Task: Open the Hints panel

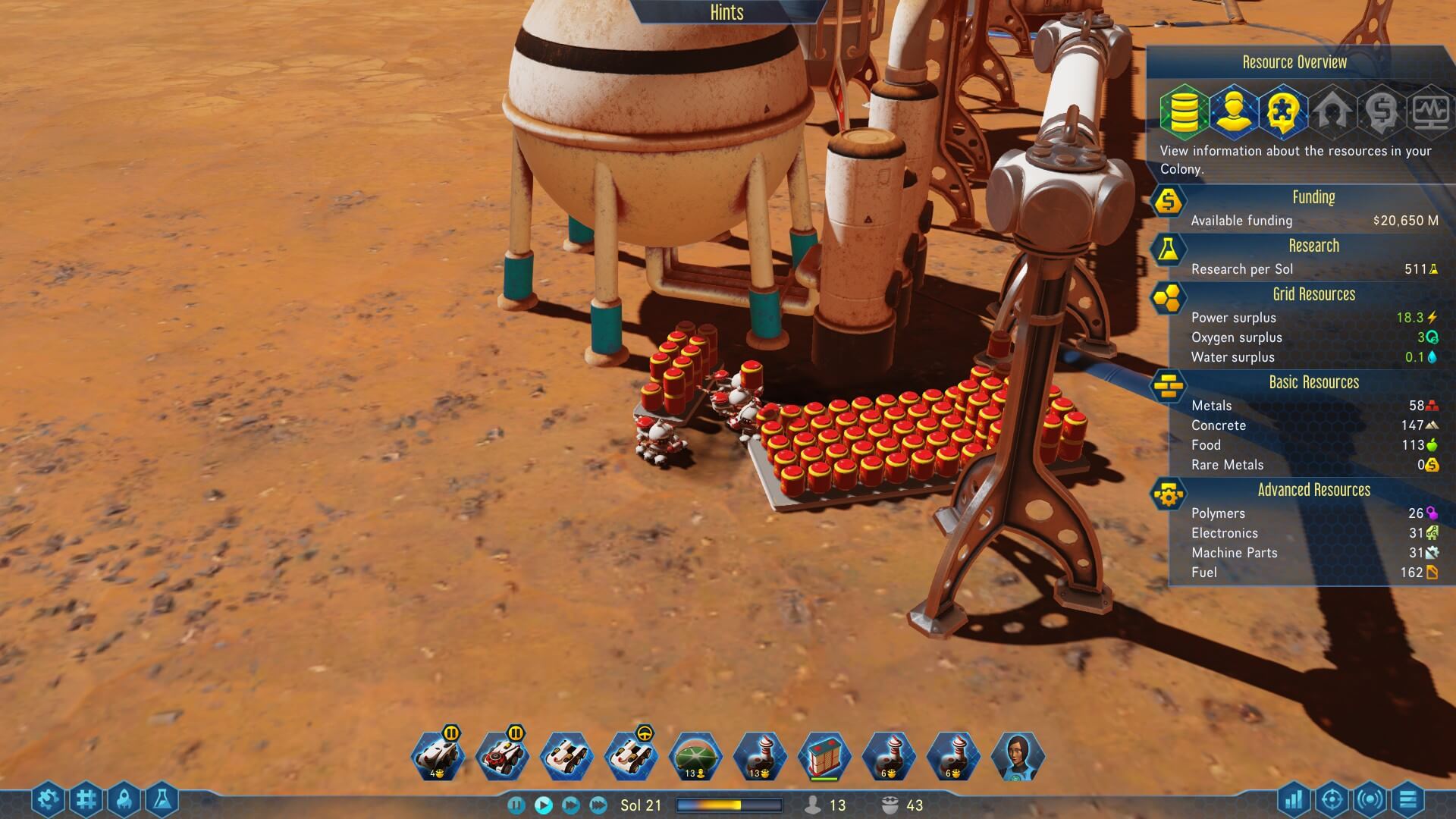Action: point(726,13)
